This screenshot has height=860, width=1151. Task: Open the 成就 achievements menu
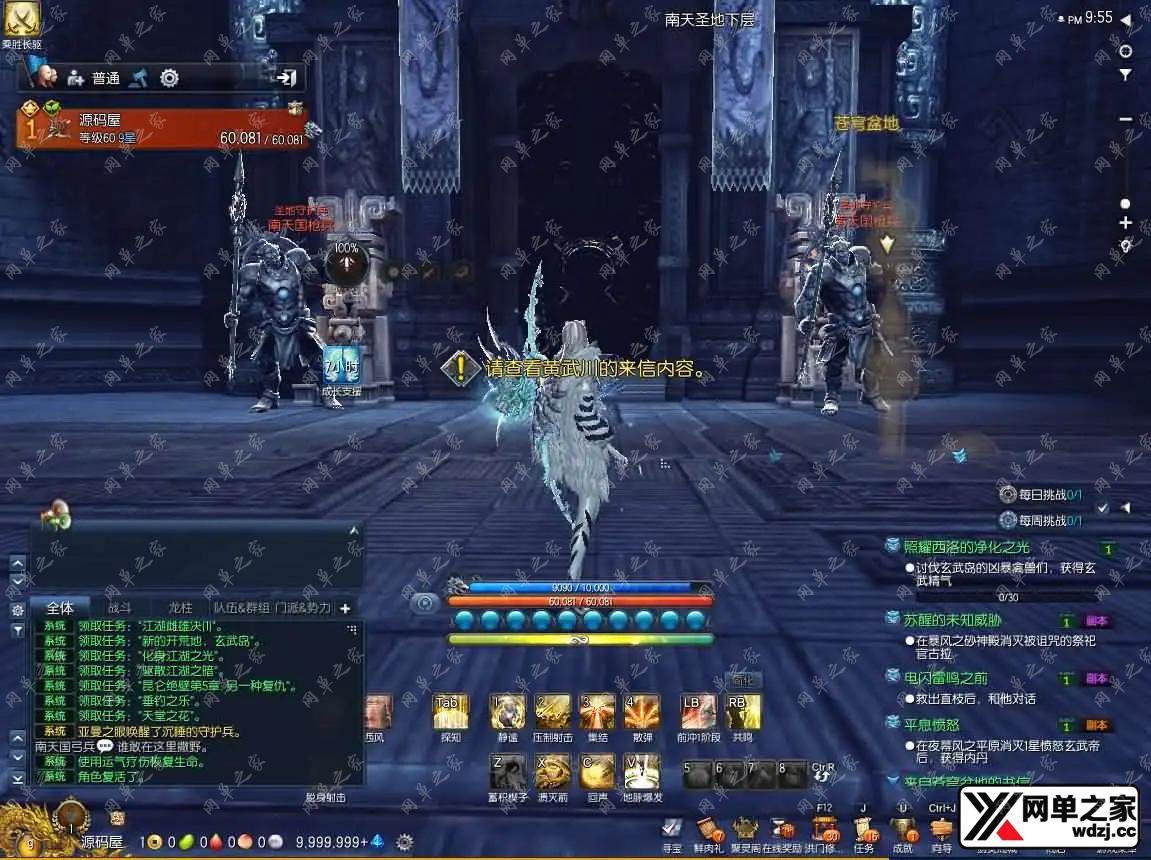click(902, 830)
